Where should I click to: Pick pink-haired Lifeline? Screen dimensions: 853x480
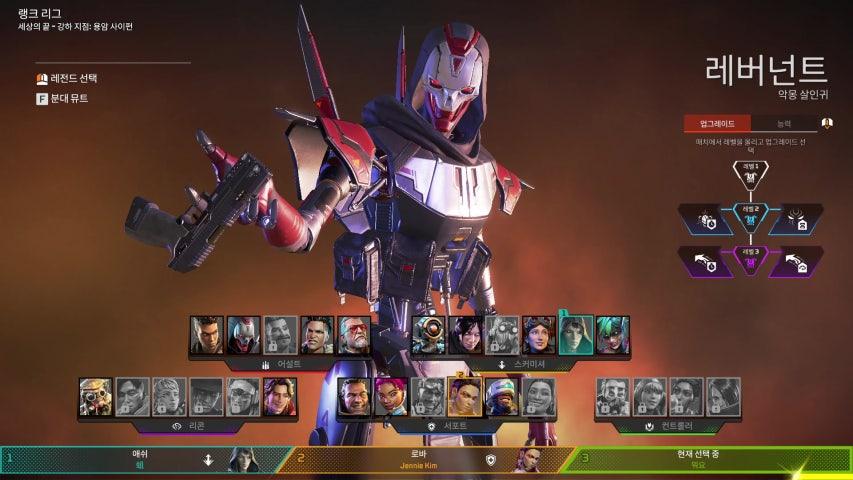click(x=392, y=397)
